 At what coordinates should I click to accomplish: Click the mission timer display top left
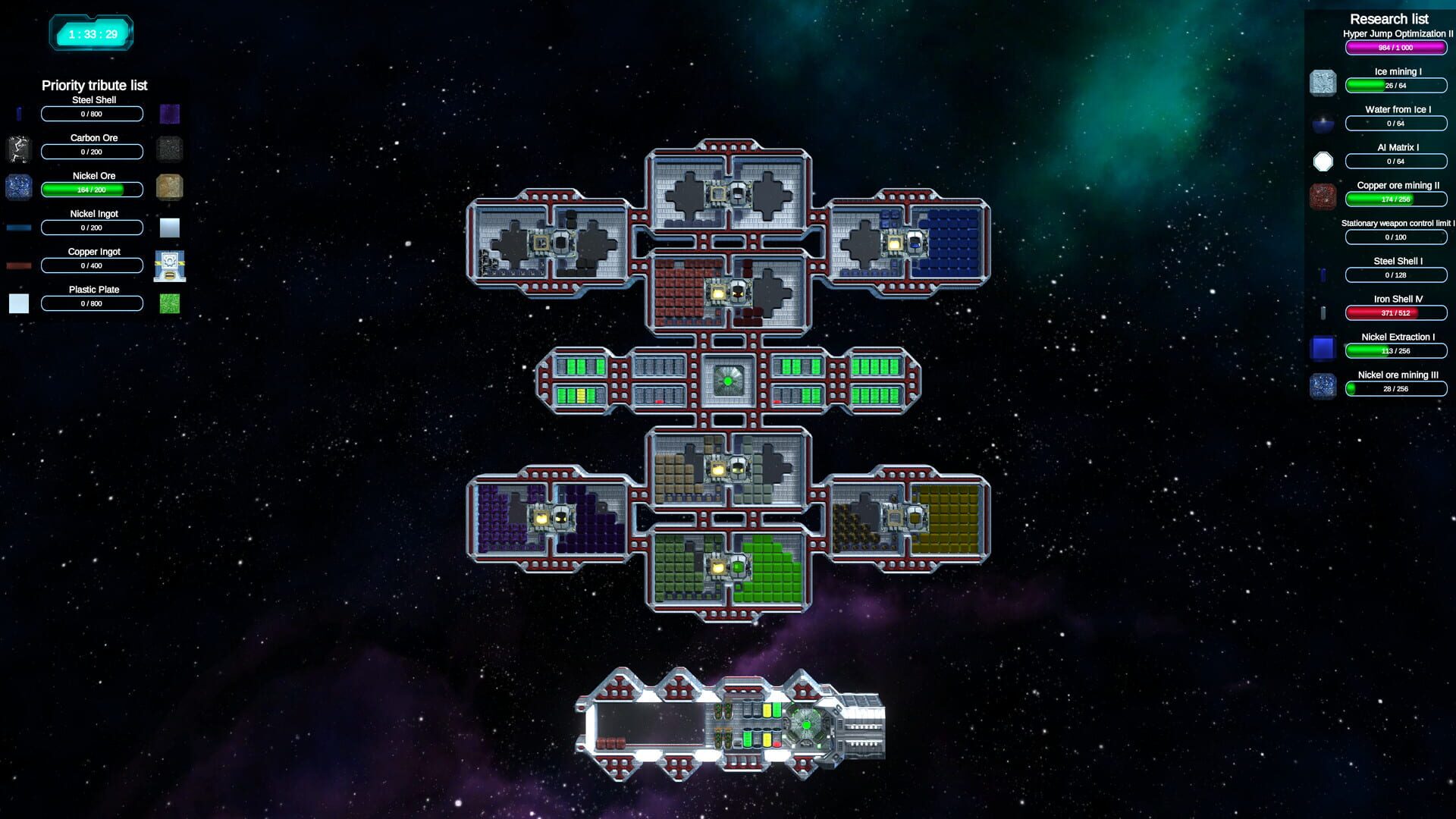point(91,33)
